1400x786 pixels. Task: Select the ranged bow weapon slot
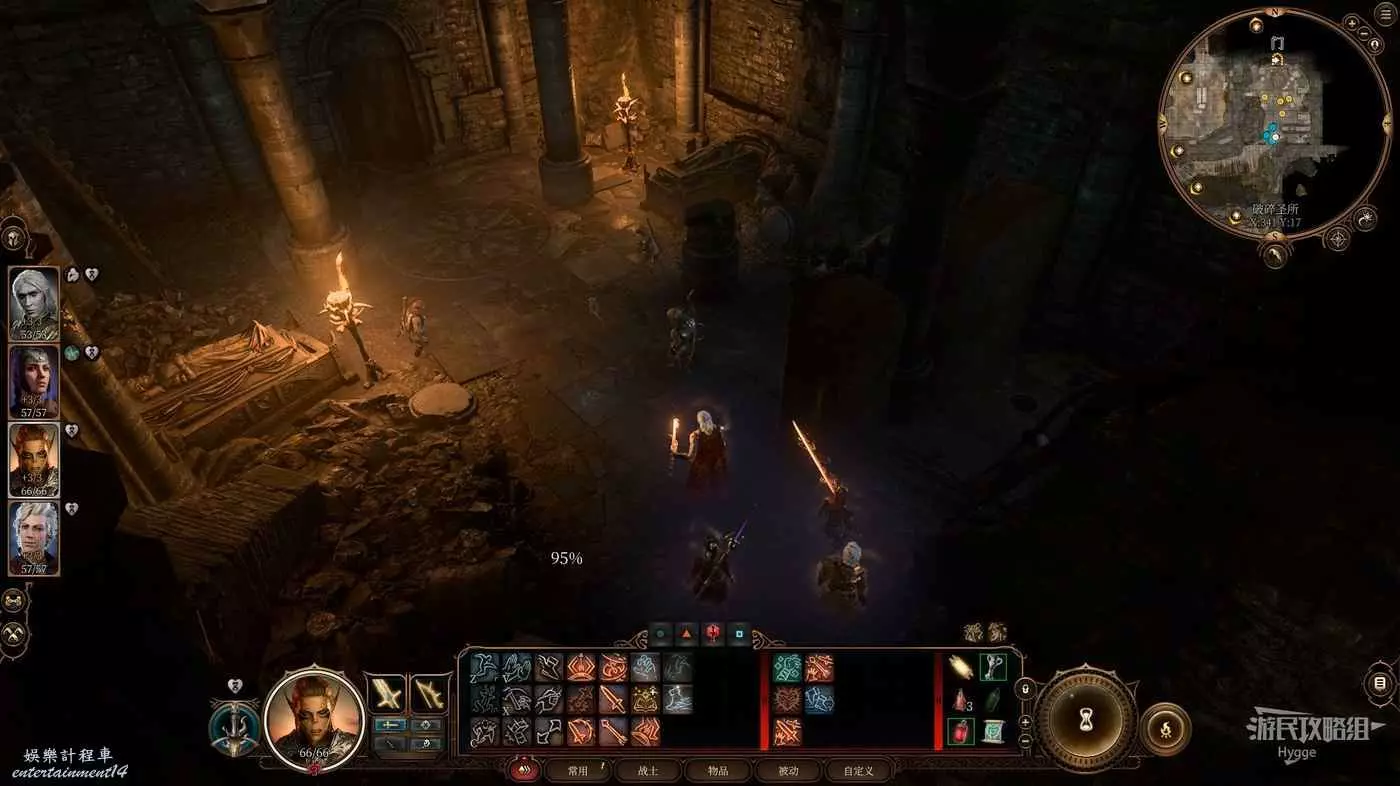pos(430,693)
